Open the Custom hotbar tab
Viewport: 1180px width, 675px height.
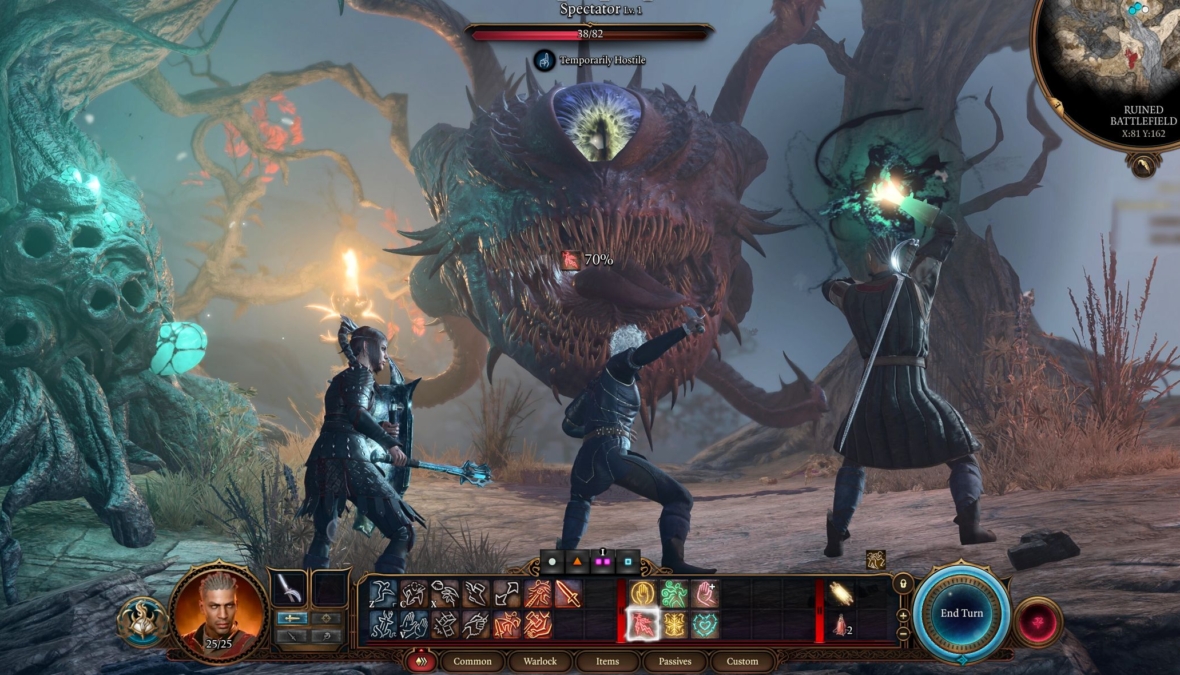click(x=742, y=661)
